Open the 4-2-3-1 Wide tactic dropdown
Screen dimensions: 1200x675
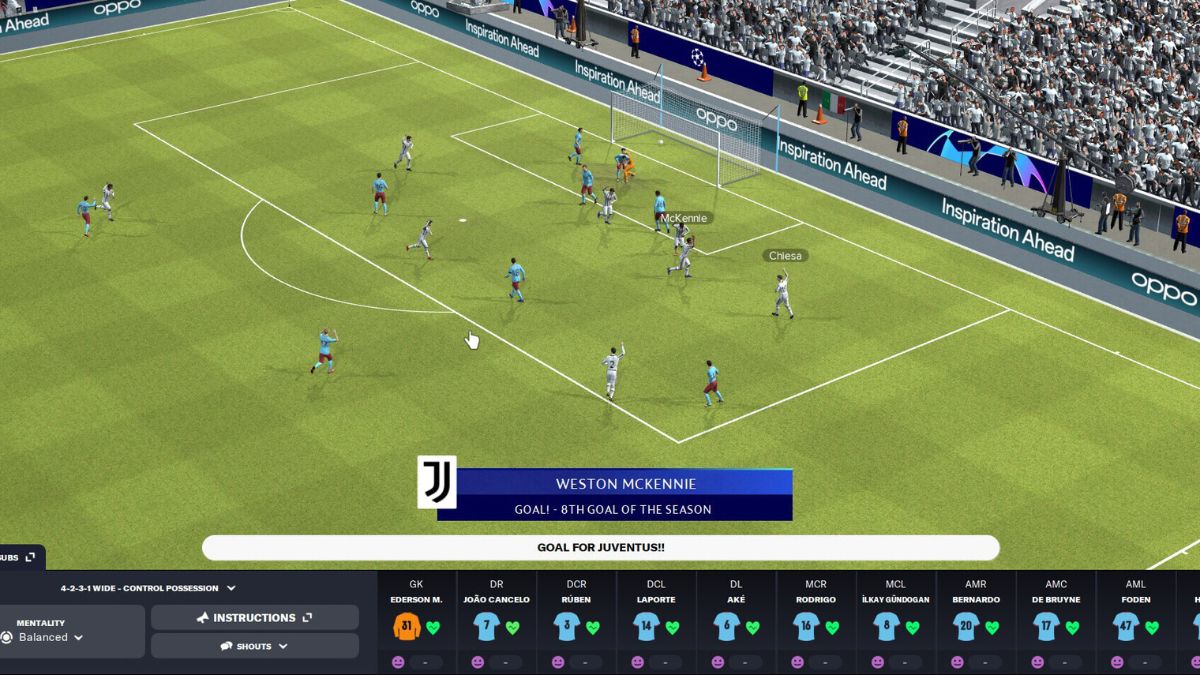click(147, 588)
